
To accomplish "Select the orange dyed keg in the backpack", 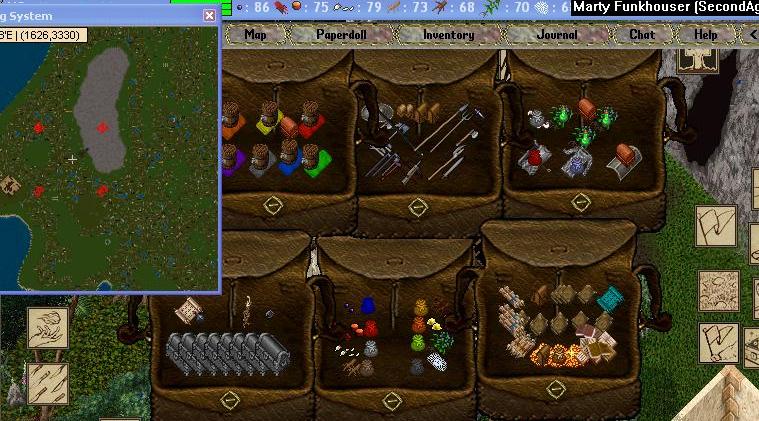I will [231, 125].
